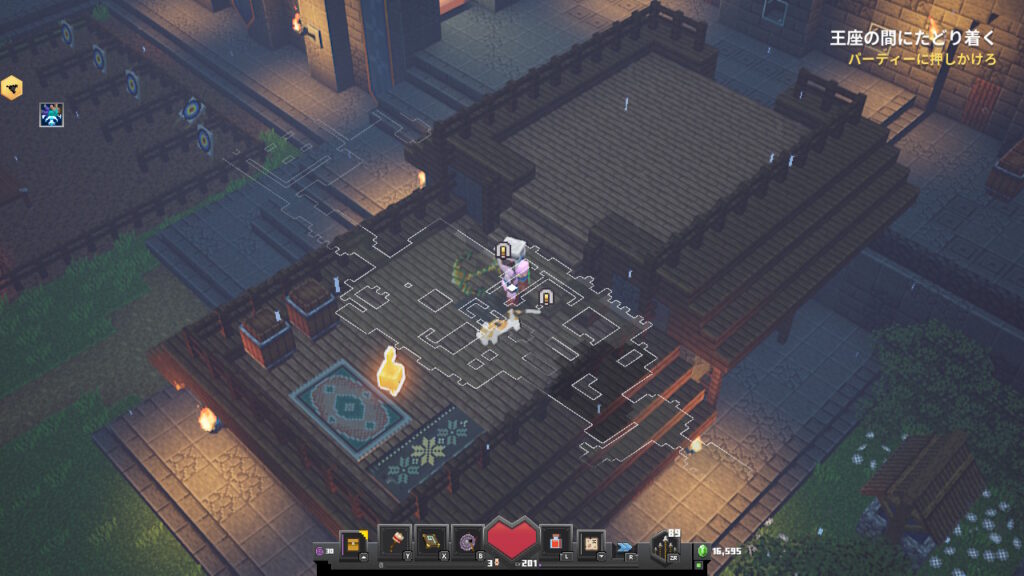Open the parchment map slot

pos(592,541)
